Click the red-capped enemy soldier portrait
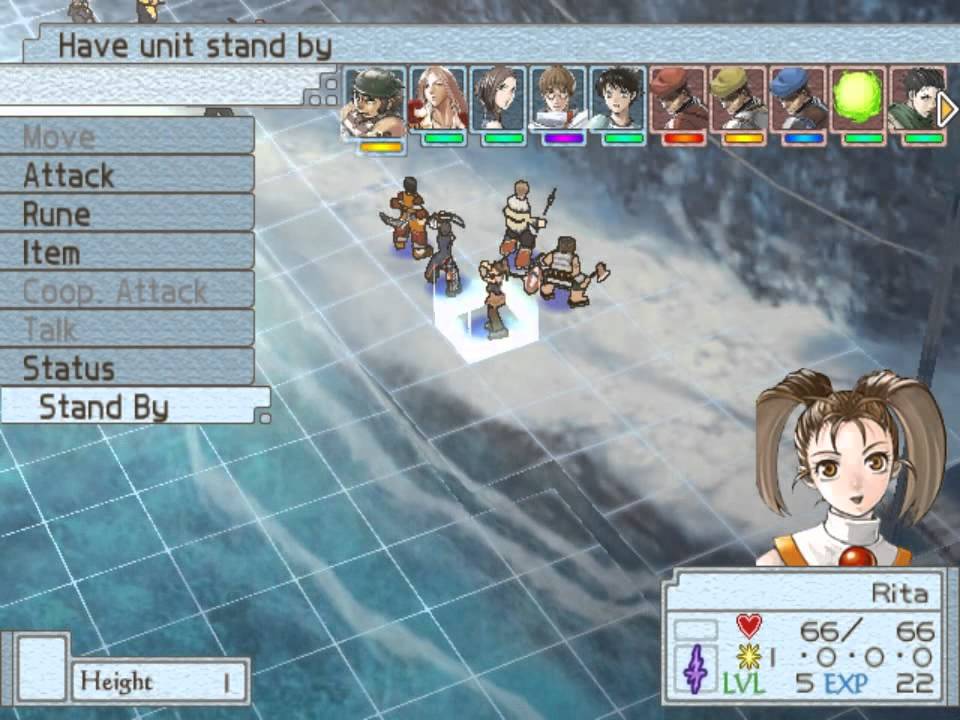This screenshot has width=960, height=720. [x=678, y=100]
